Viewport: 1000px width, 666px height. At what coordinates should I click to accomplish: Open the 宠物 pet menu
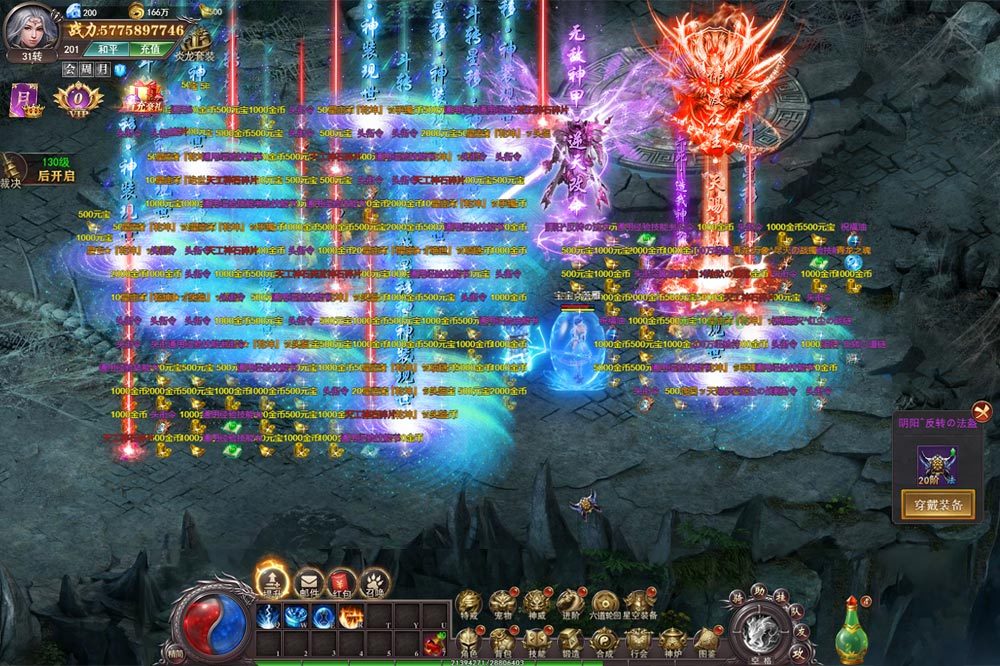point(502,603)
